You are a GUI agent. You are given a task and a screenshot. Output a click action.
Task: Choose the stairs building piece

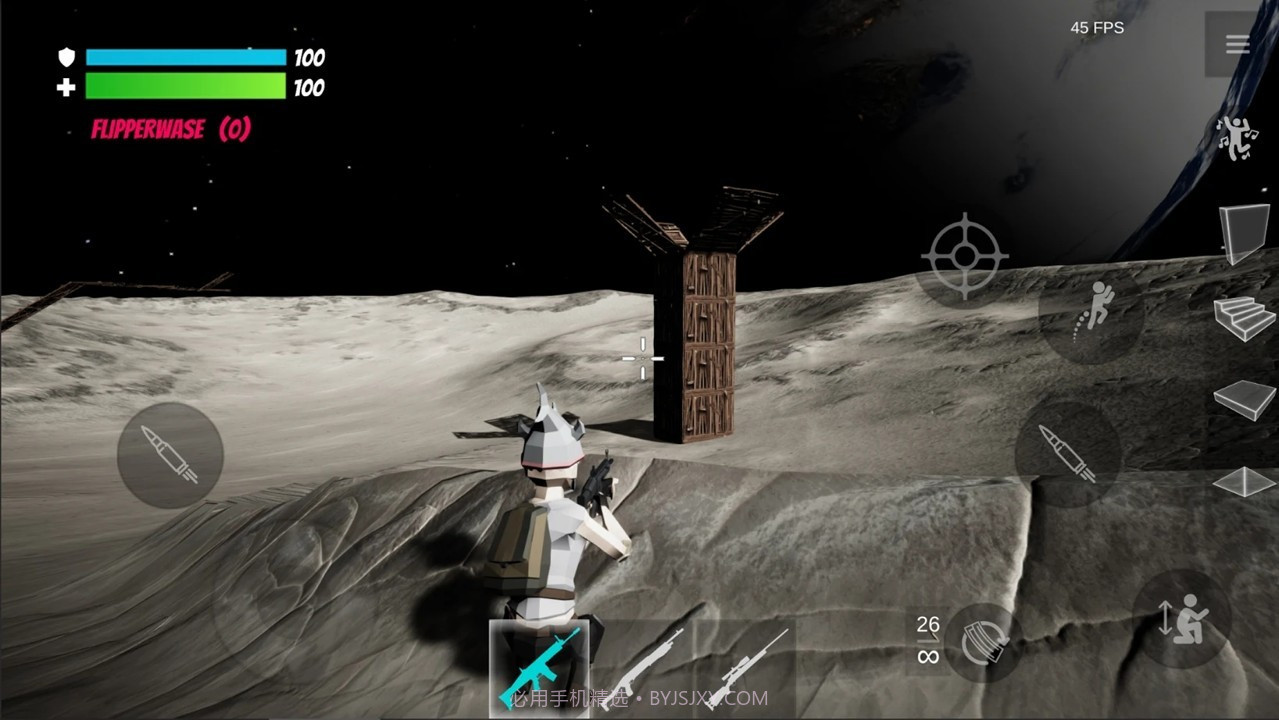coord(1244,318)
